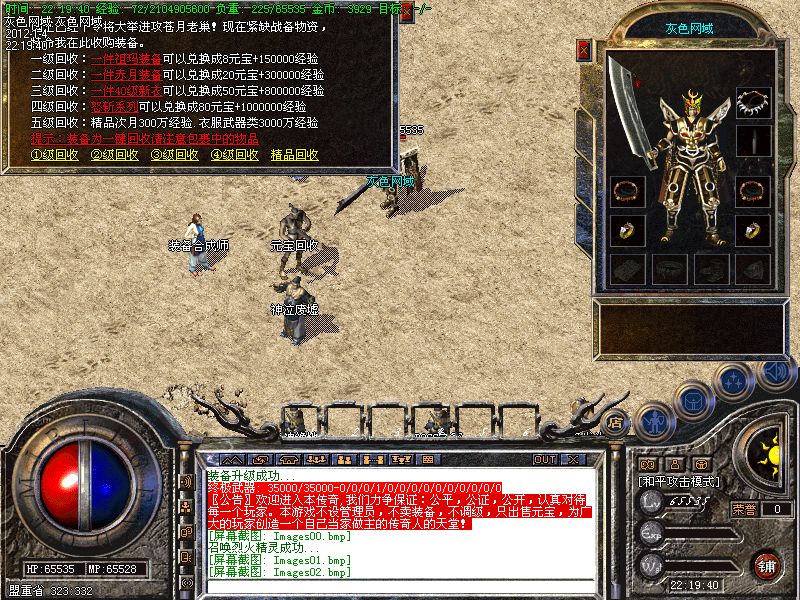The image size is (800, 600).
Task: Click the ③级回收 recycle link
Action: (x=175, y=155)
